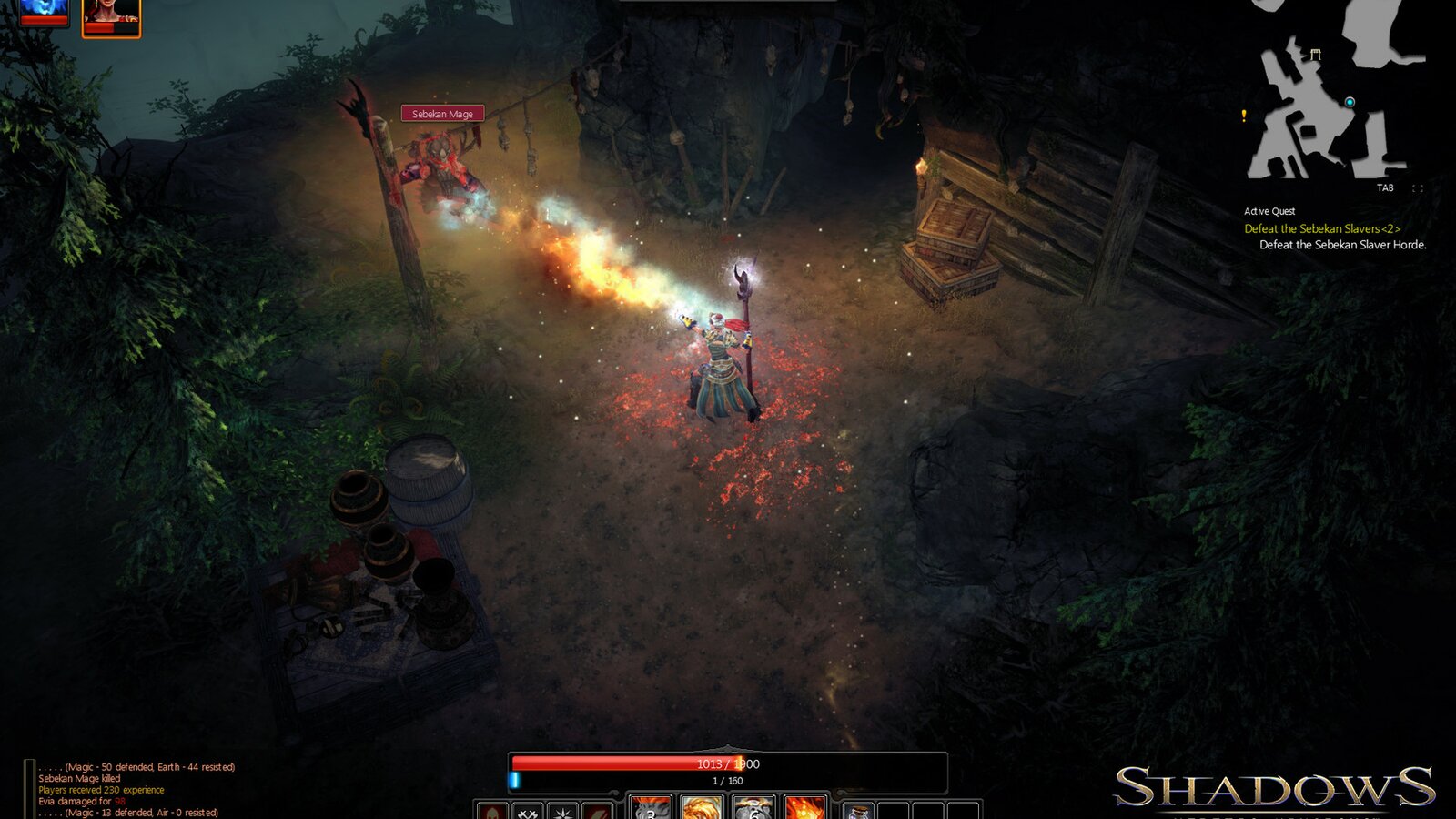Click the yellow exclamation marker on the minimap

(1243, 116)
